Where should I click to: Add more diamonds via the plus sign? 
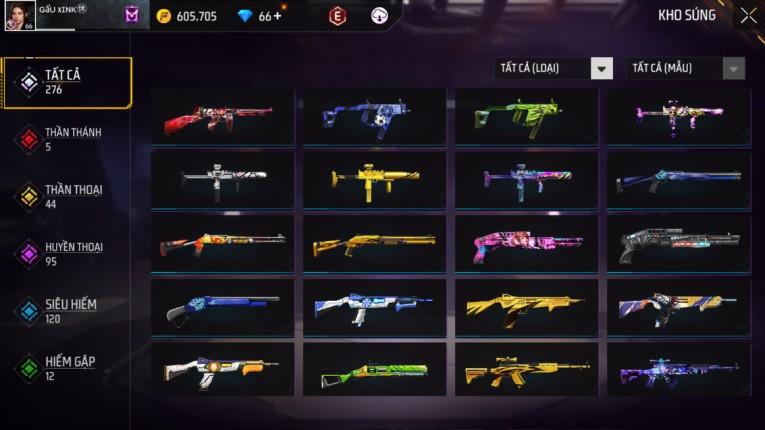[x=277, y=16]
